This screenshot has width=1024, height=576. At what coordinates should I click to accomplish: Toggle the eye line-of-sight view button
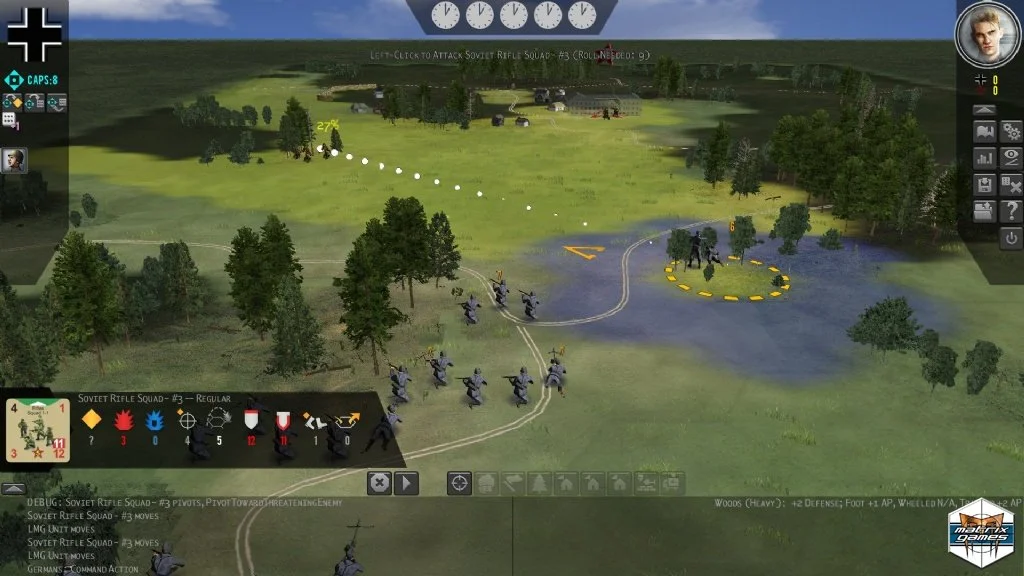[x=1011, y=158]
